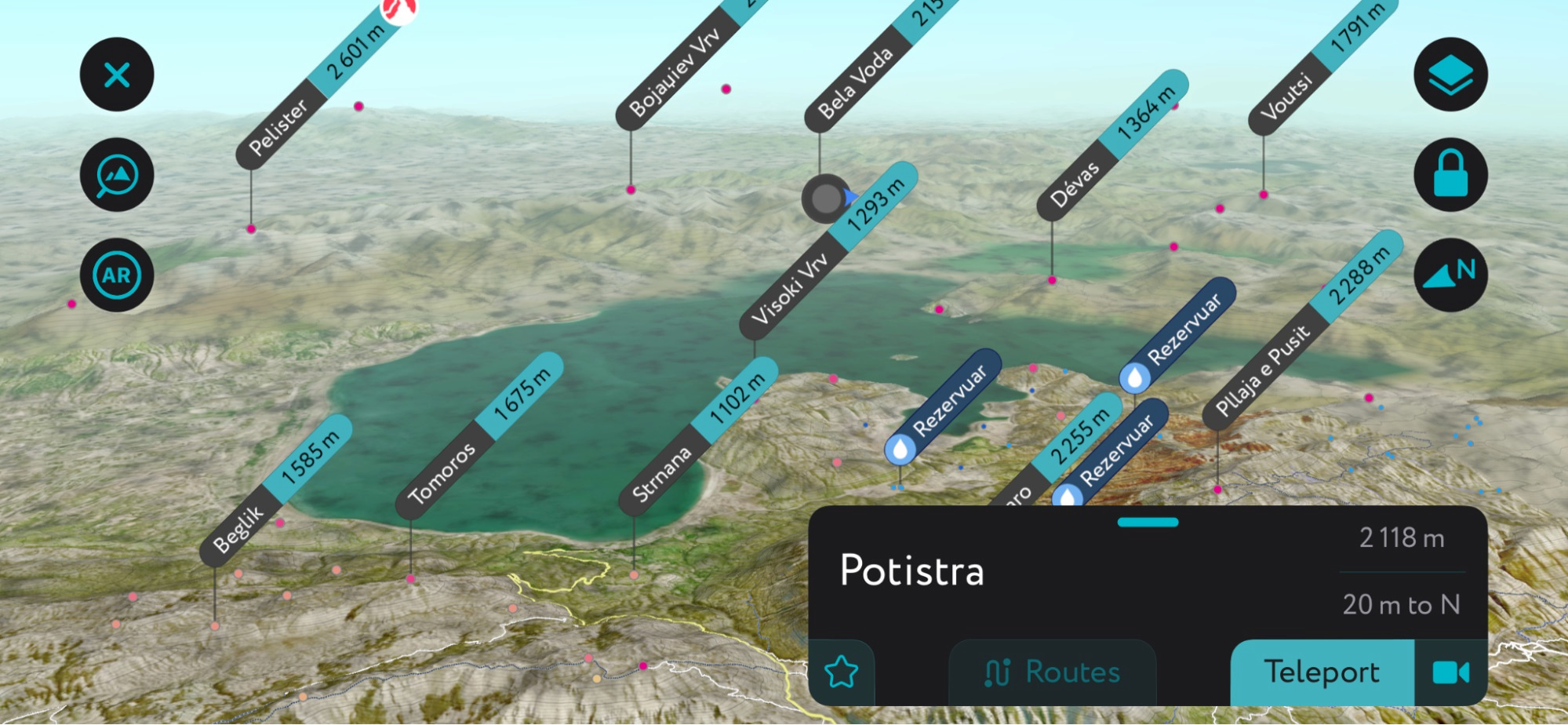
Task: Tap the current position marker near Visoki Vrv
Action: (824, 199)
